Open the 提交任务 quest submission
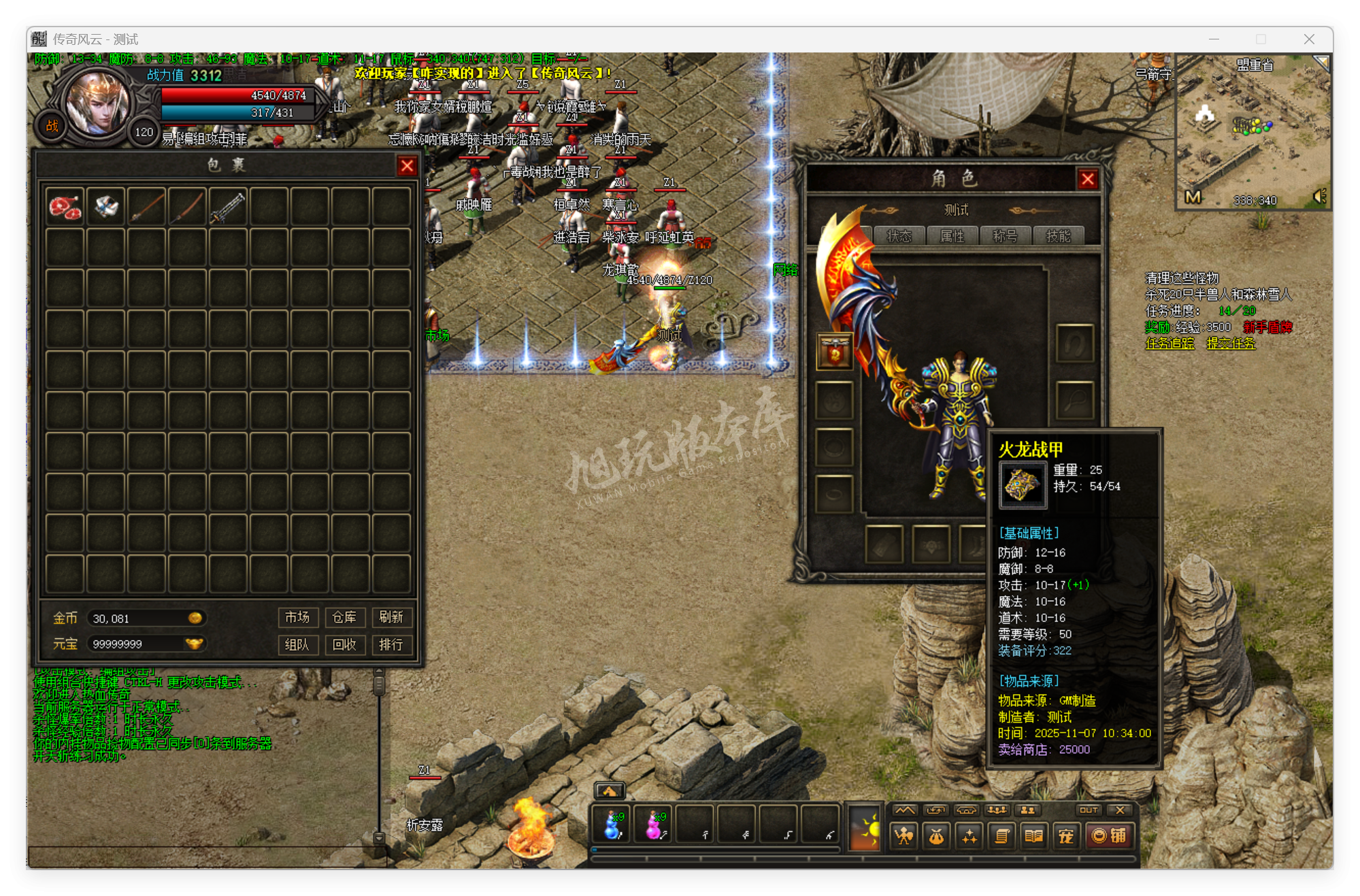Image resolution: width=1360 pixels, height=896 pixels. click(1231, 344)
